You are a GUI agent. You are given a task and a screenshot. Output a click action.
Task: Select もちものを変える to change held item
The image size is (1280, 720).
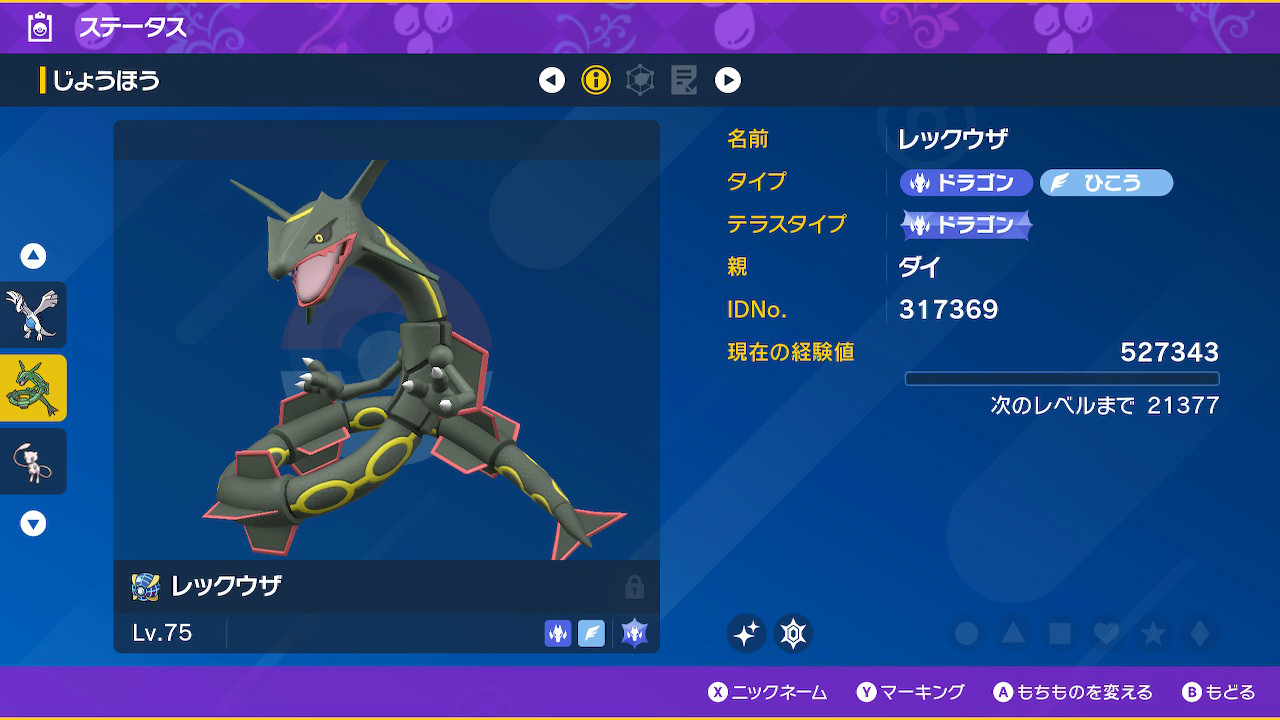click(1073, 692)
